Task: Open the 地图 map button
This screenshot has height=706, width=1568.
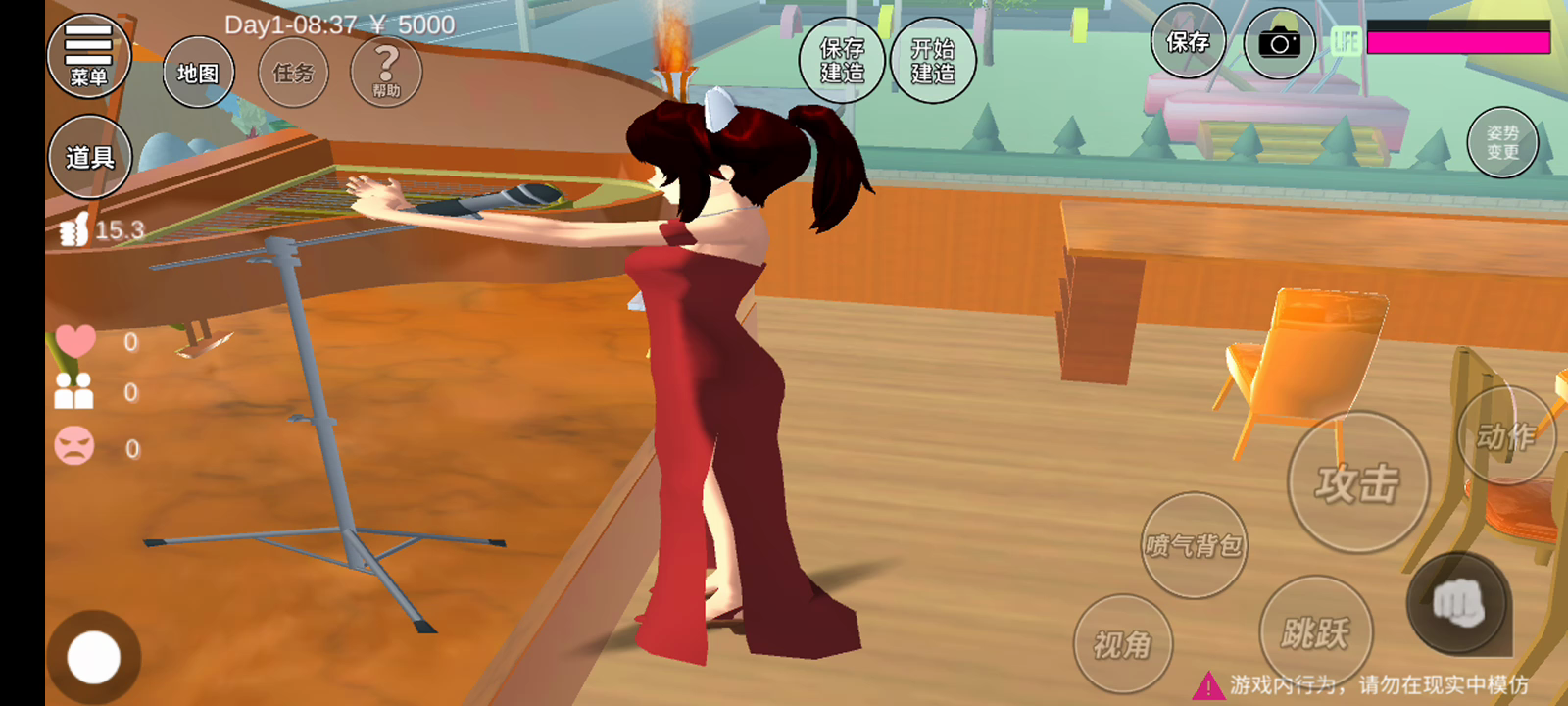Action: 198,73
